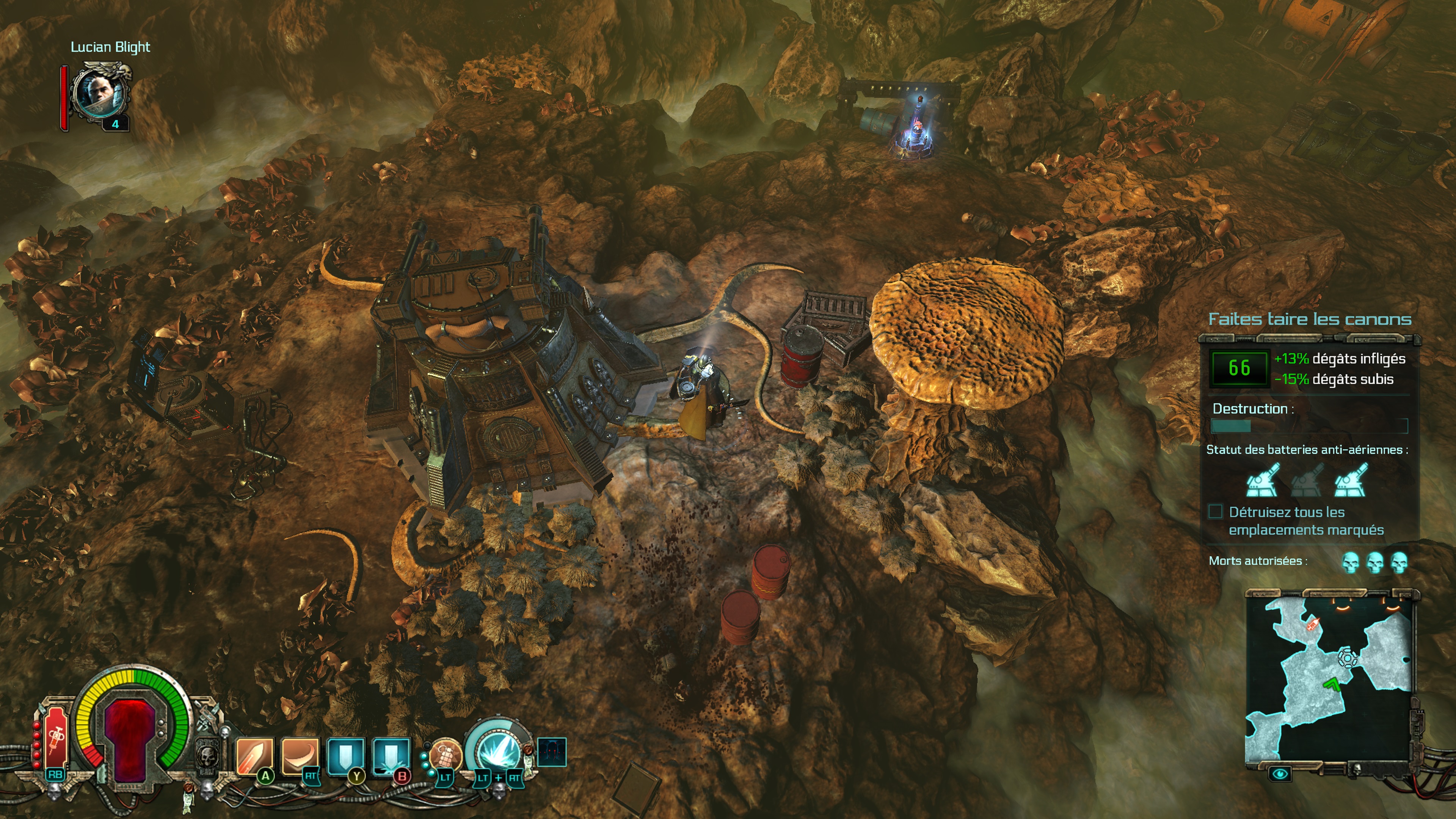The image size is (1456, 819).
Task: Click the skull emblem slot
Action: [x=208, y=755]
